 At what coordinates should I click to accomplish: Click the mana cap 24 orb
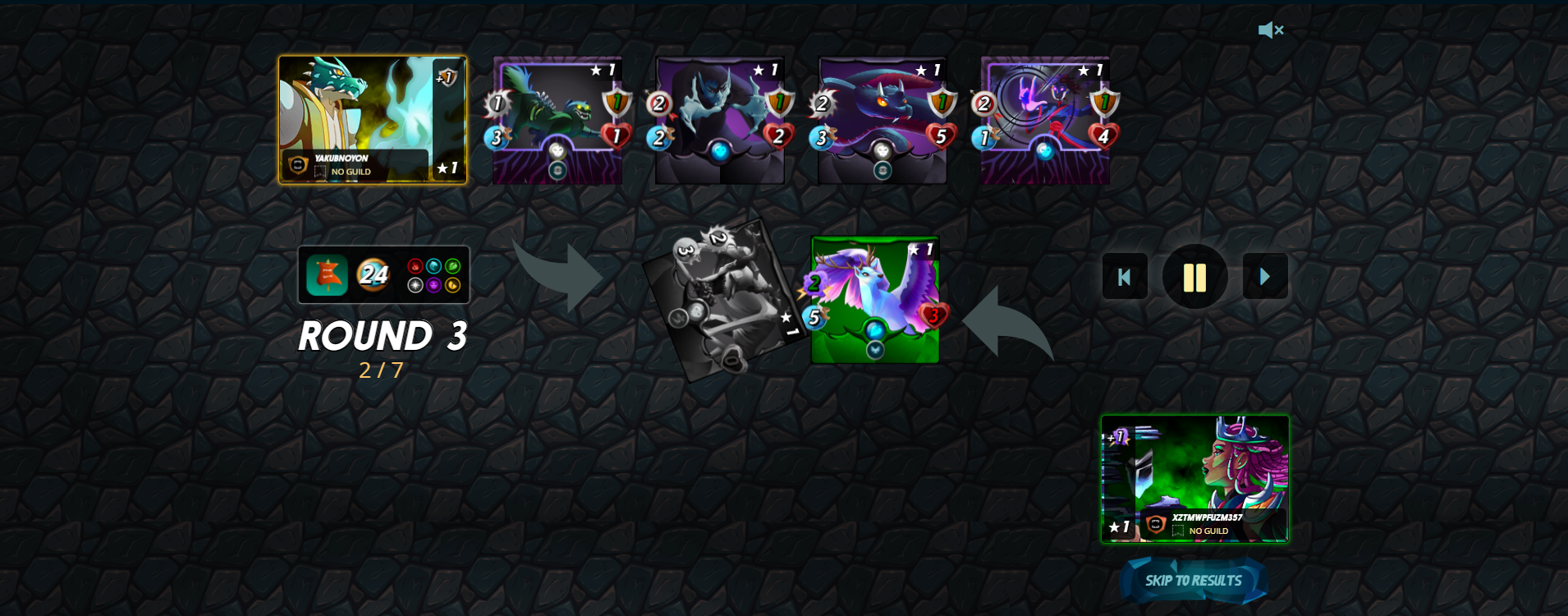click(374, 274)
